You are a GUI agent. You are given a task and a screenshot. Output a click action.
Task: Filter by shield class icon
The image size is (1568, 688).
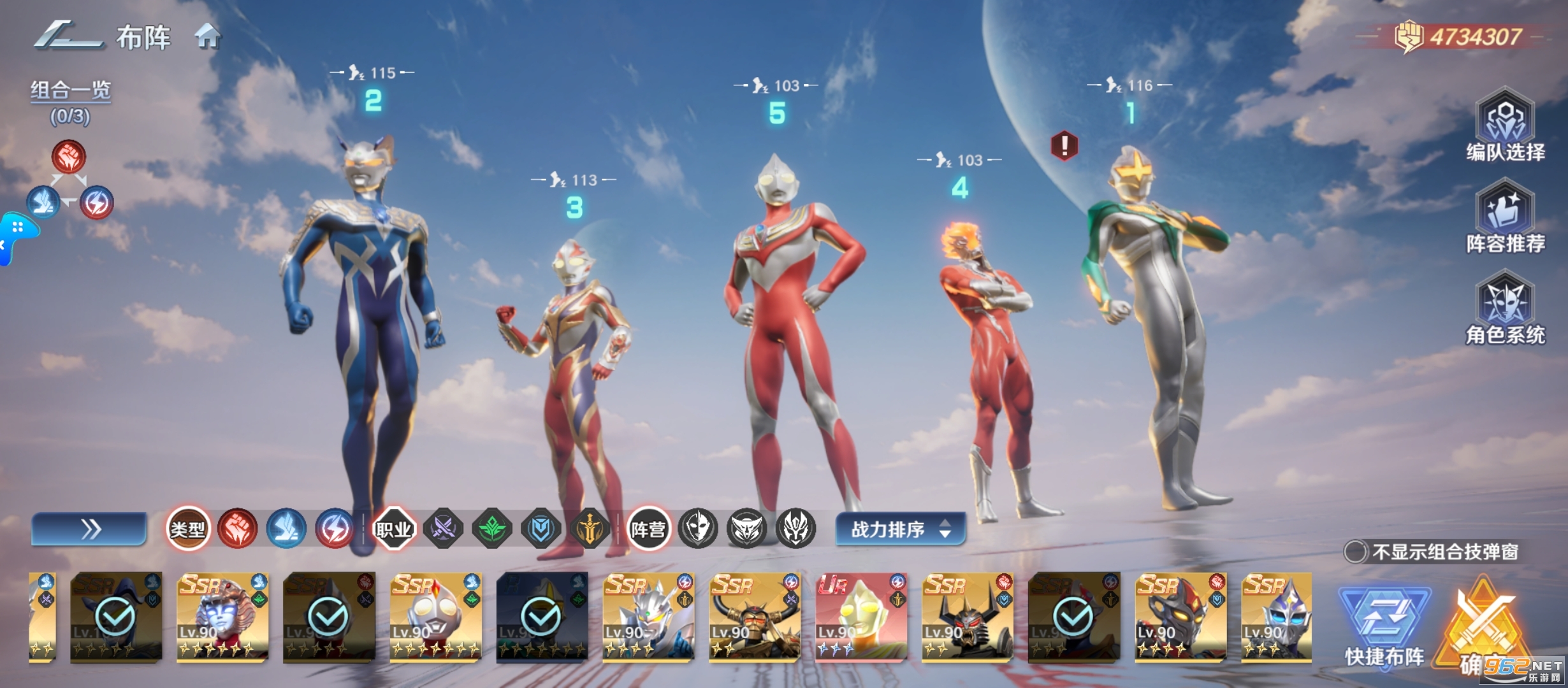pos(541,529)
